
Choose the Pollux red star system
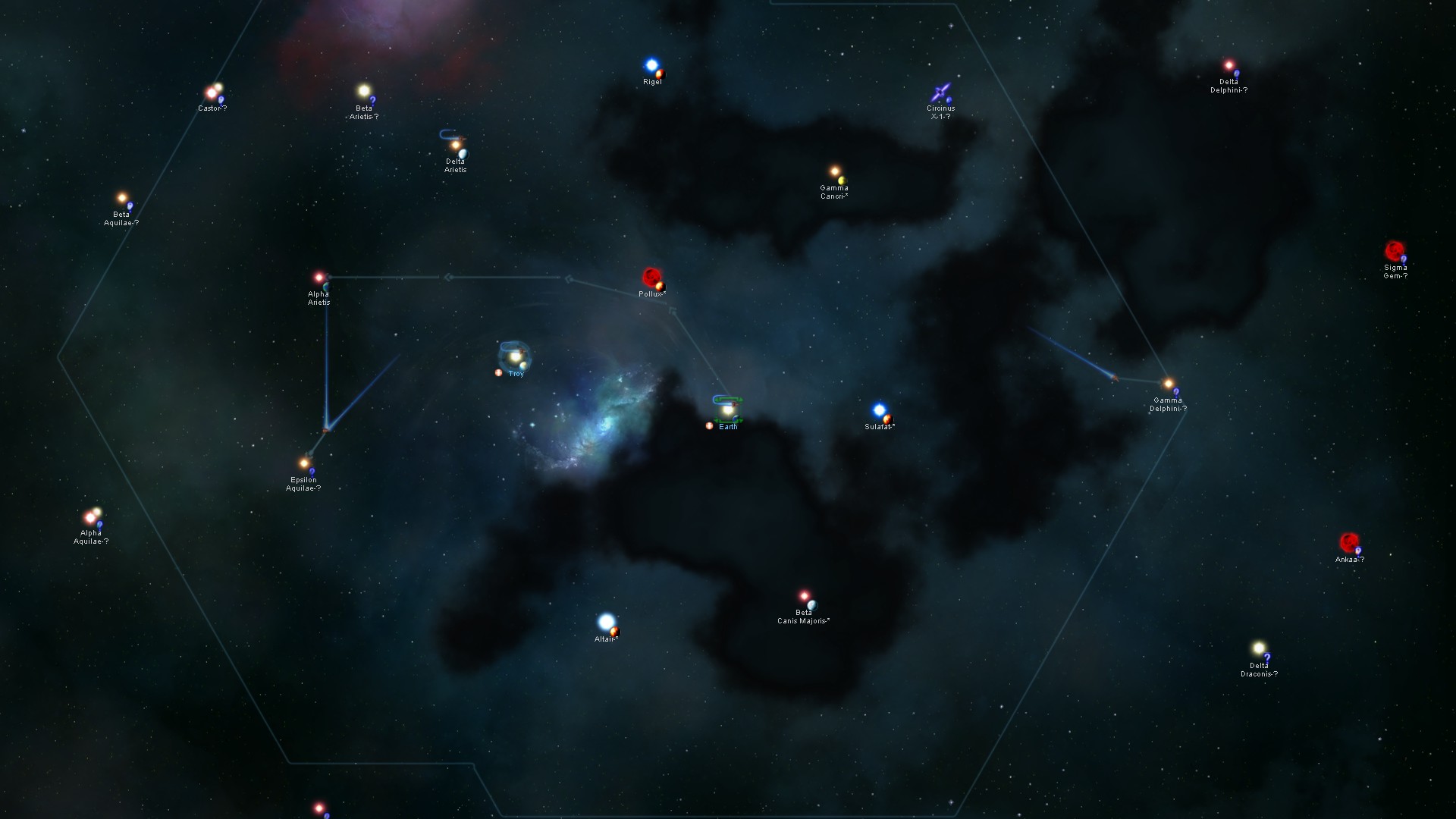tap(651, 277)
